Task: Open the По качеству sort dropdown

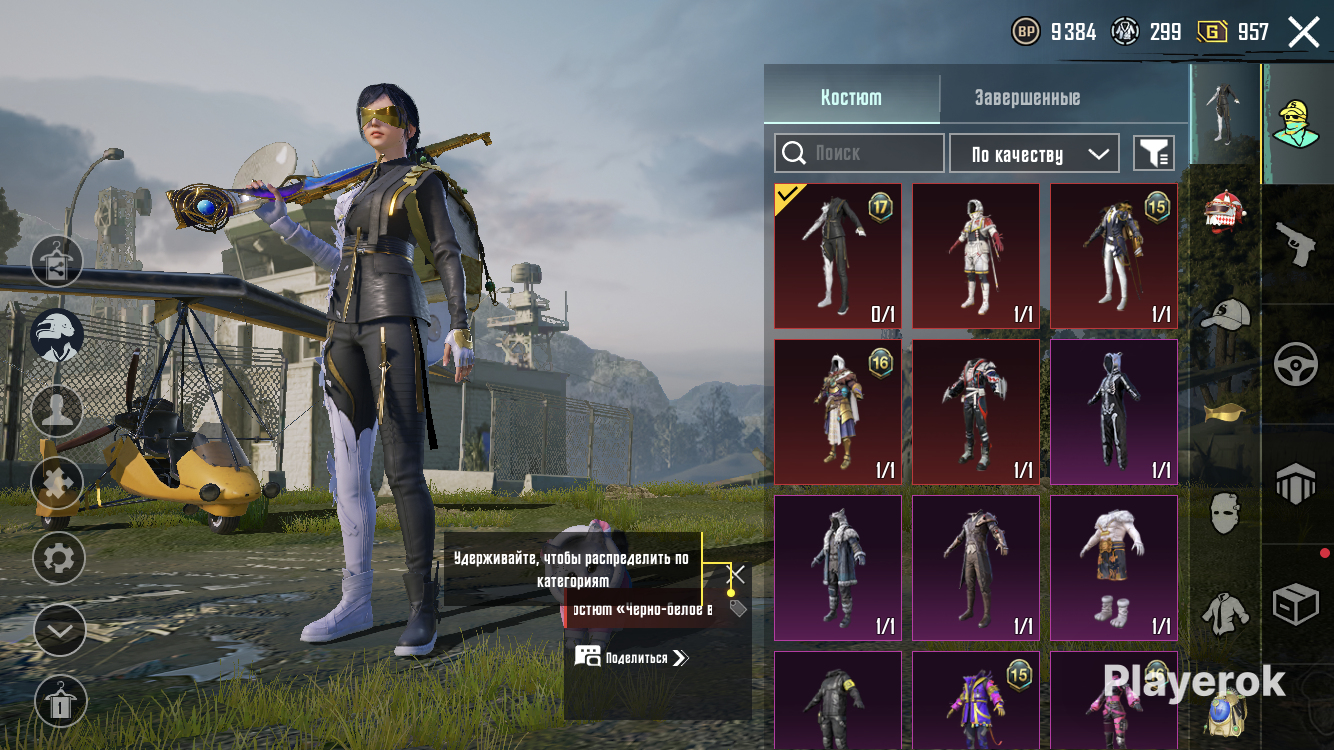Action: [1034, 154]
